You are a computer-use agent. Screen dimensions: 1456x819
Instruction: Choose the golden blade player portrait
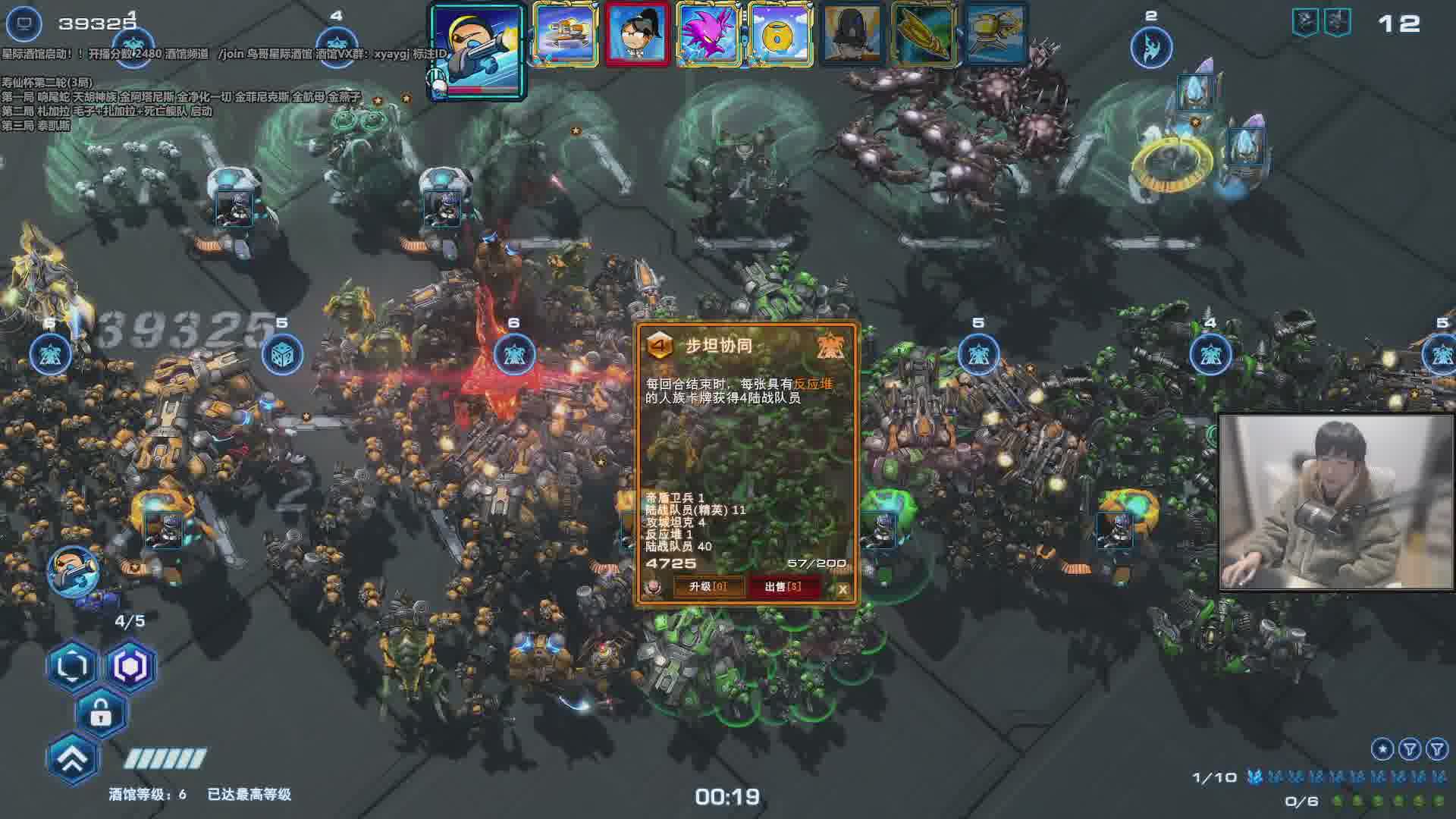924,34
